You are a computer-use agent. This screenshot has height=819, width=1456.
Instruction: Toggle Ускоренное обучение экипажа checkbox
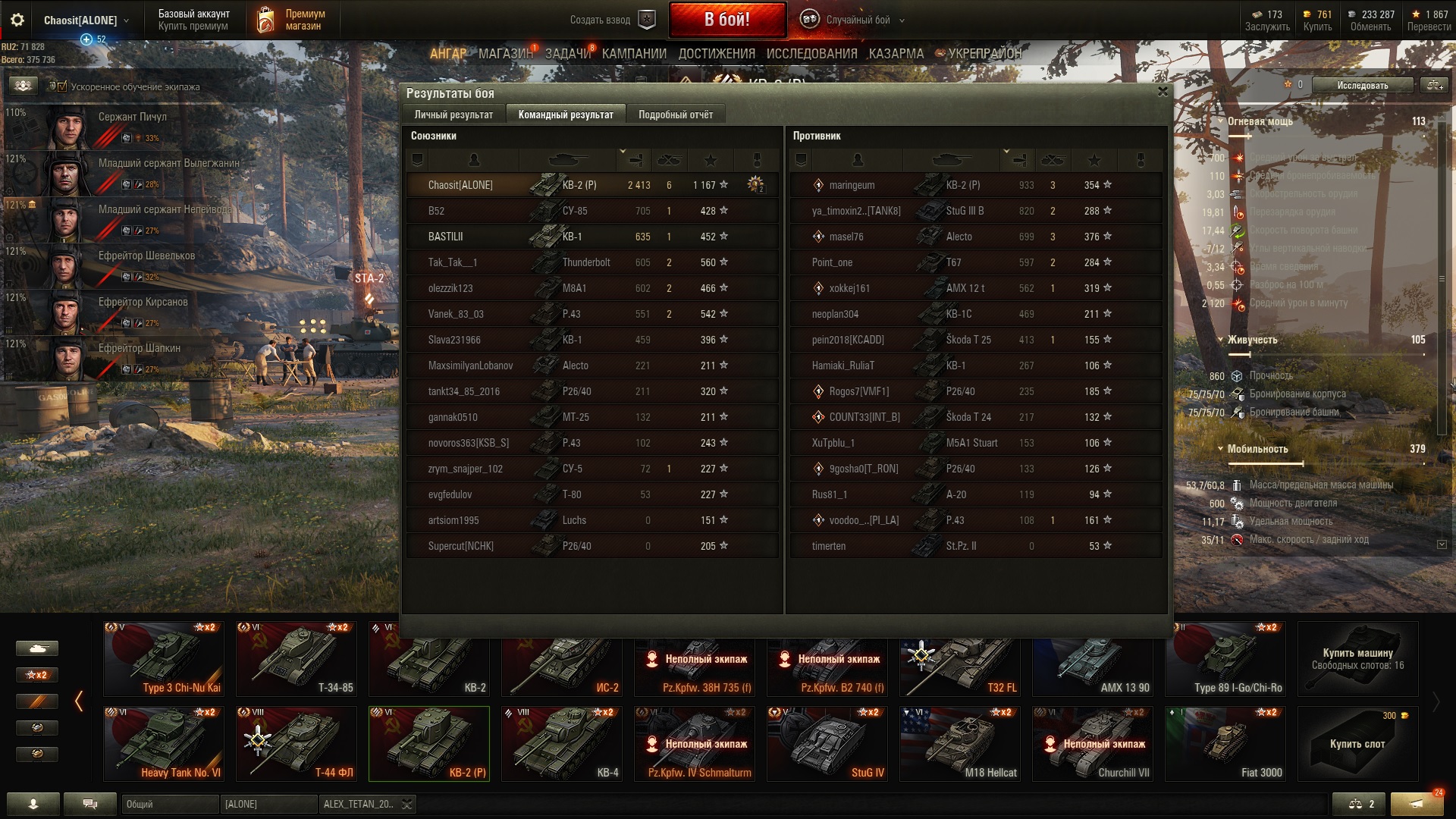[62, 86]
